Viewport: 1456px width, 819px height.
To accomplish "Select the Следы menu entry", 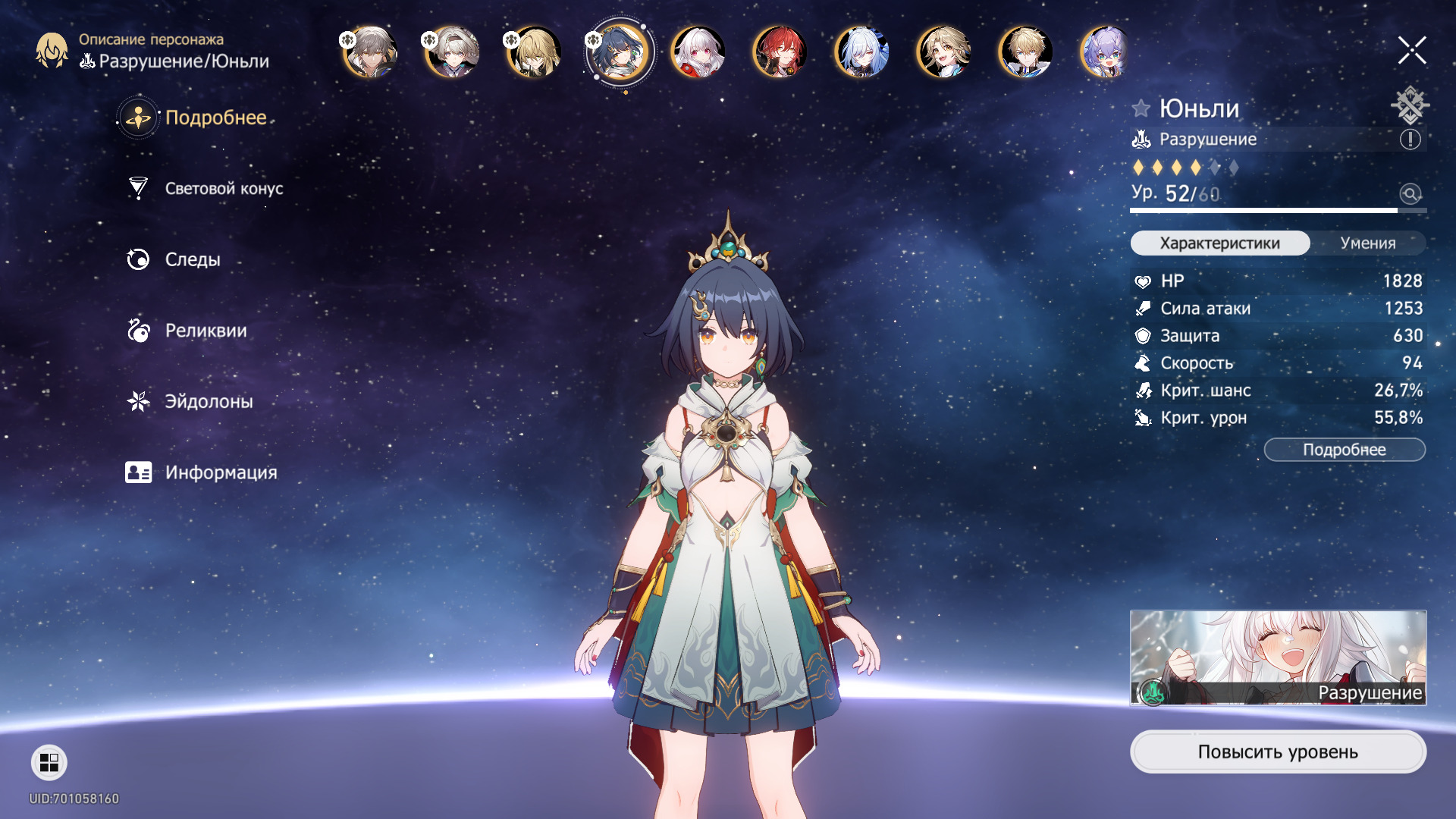I will click(192, 260).
